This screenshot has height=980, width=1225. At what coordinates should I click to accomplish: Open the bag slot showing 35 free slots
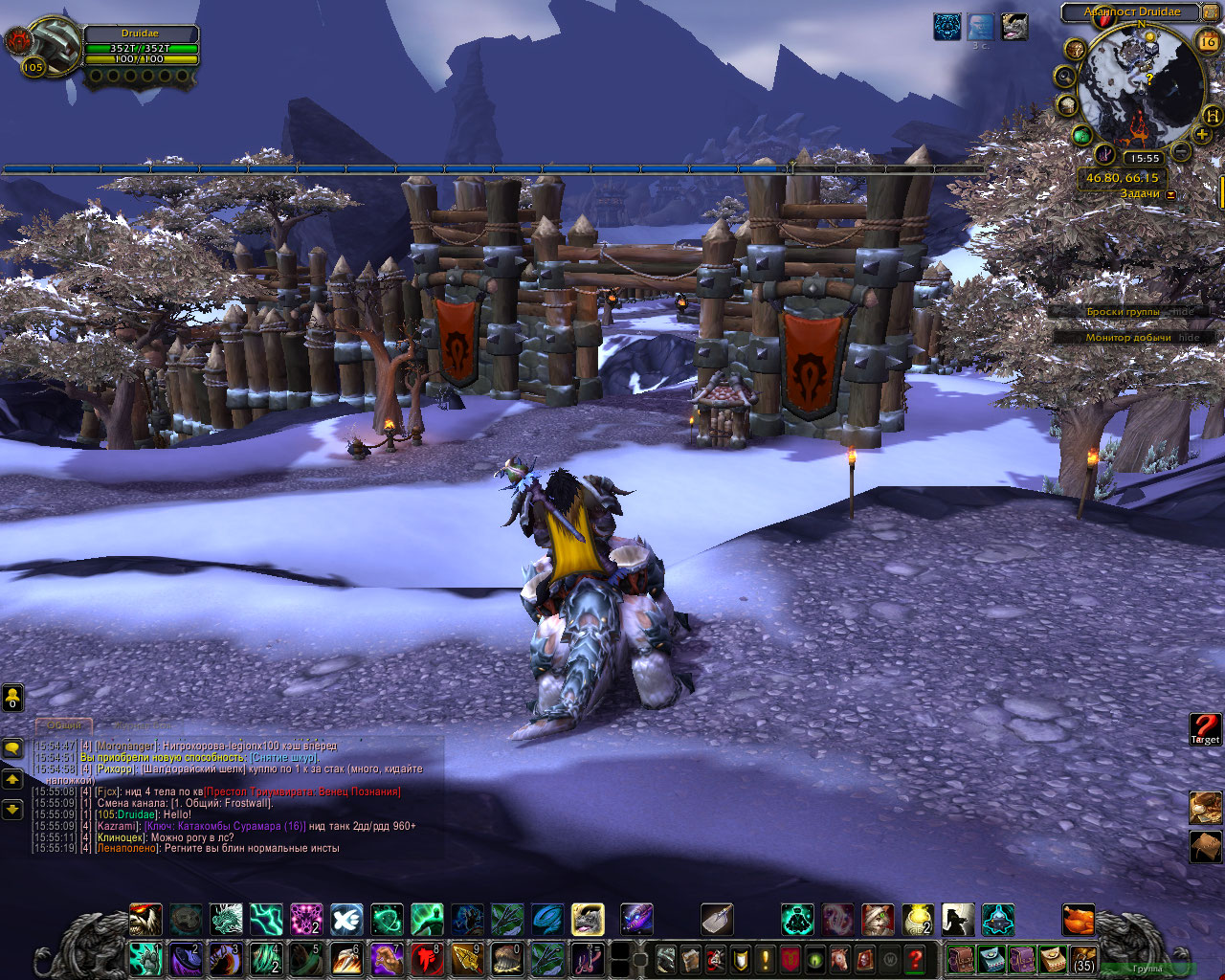tap(1083, 959)
